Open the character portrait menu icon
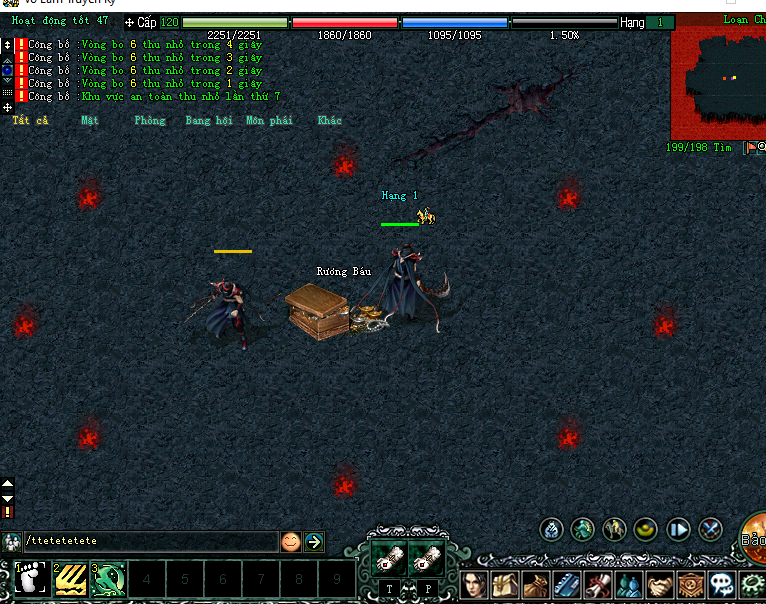 (475, 584)
